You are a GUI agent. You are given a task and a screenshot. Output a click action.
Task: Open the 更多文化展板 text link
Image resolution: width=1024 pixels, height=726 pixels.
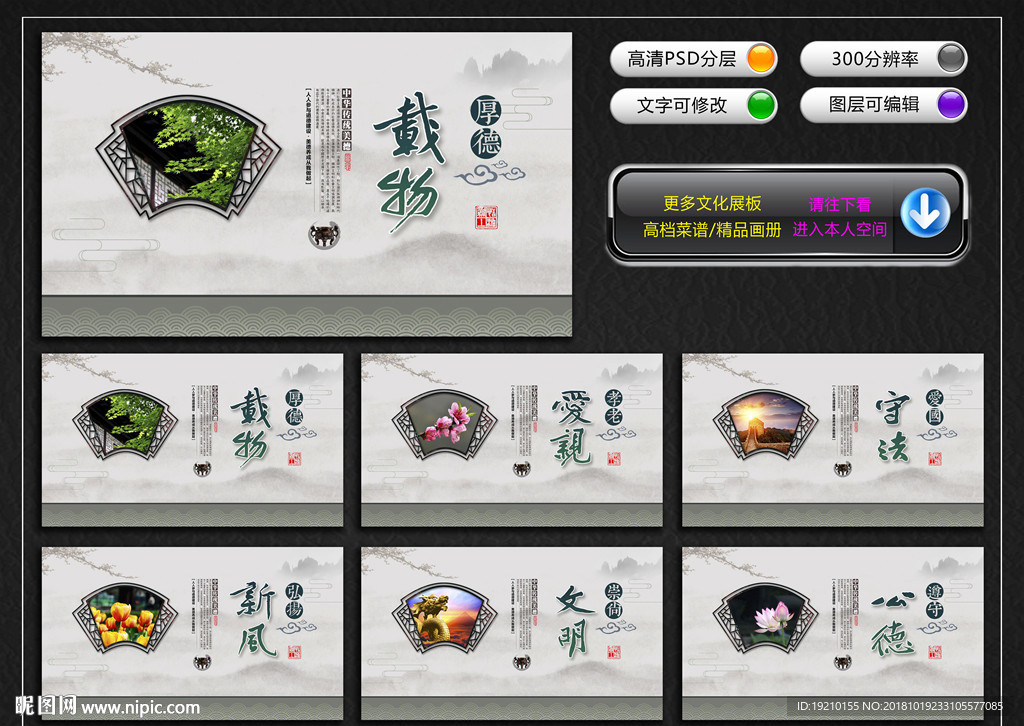click(x=712, y=204)
